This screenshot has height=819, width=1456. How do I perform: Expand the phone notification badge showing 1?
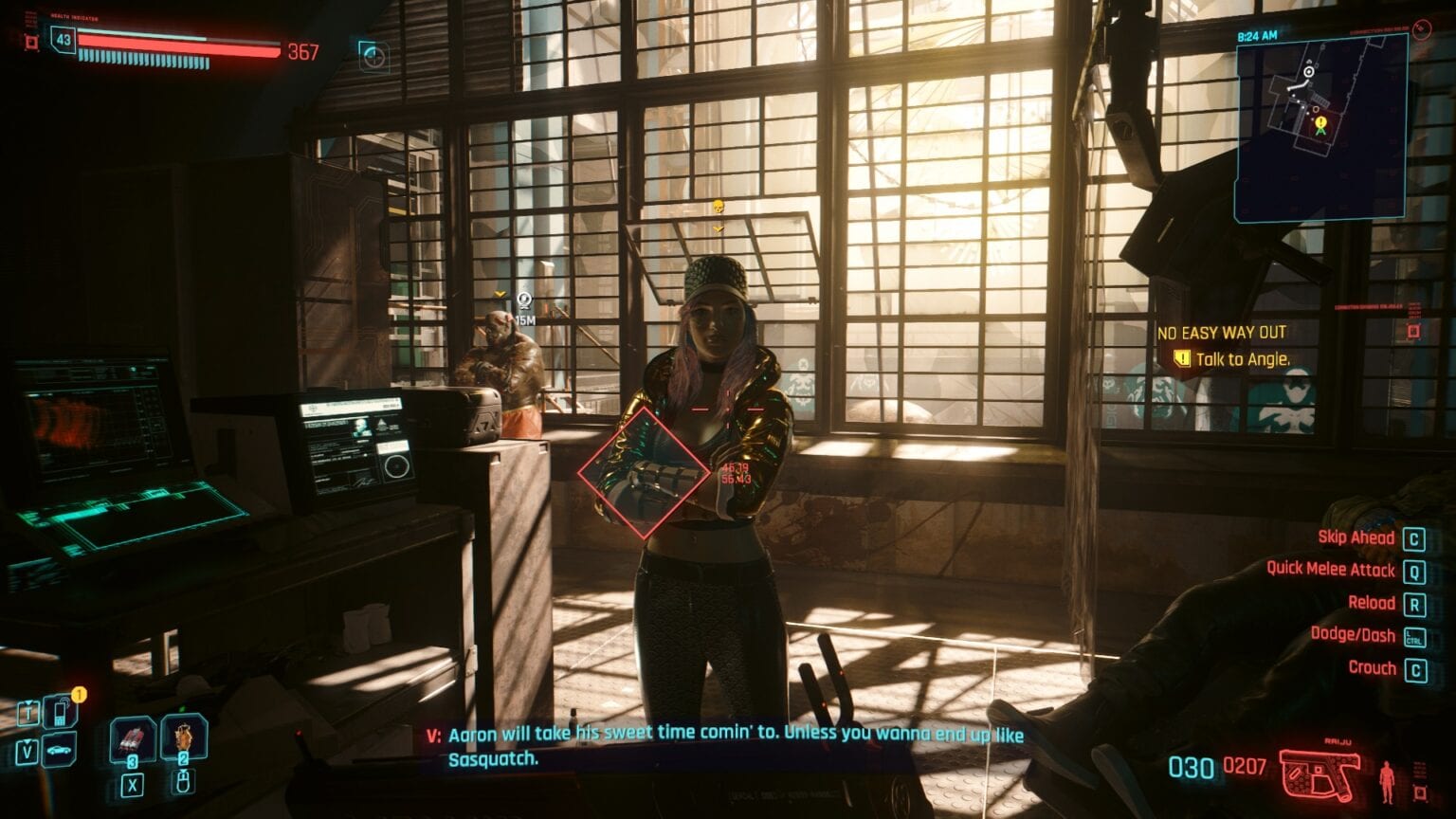pos(80,694)
